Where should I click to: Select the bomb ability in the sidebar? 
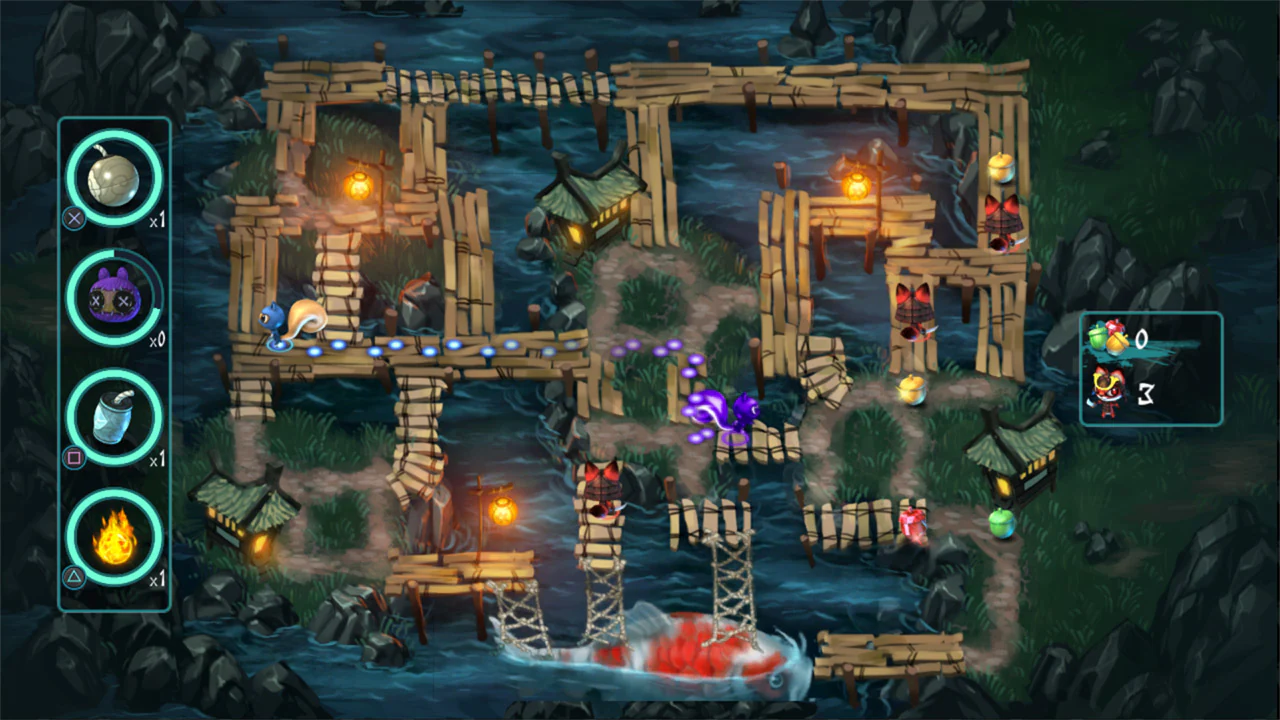pos(113,177)
